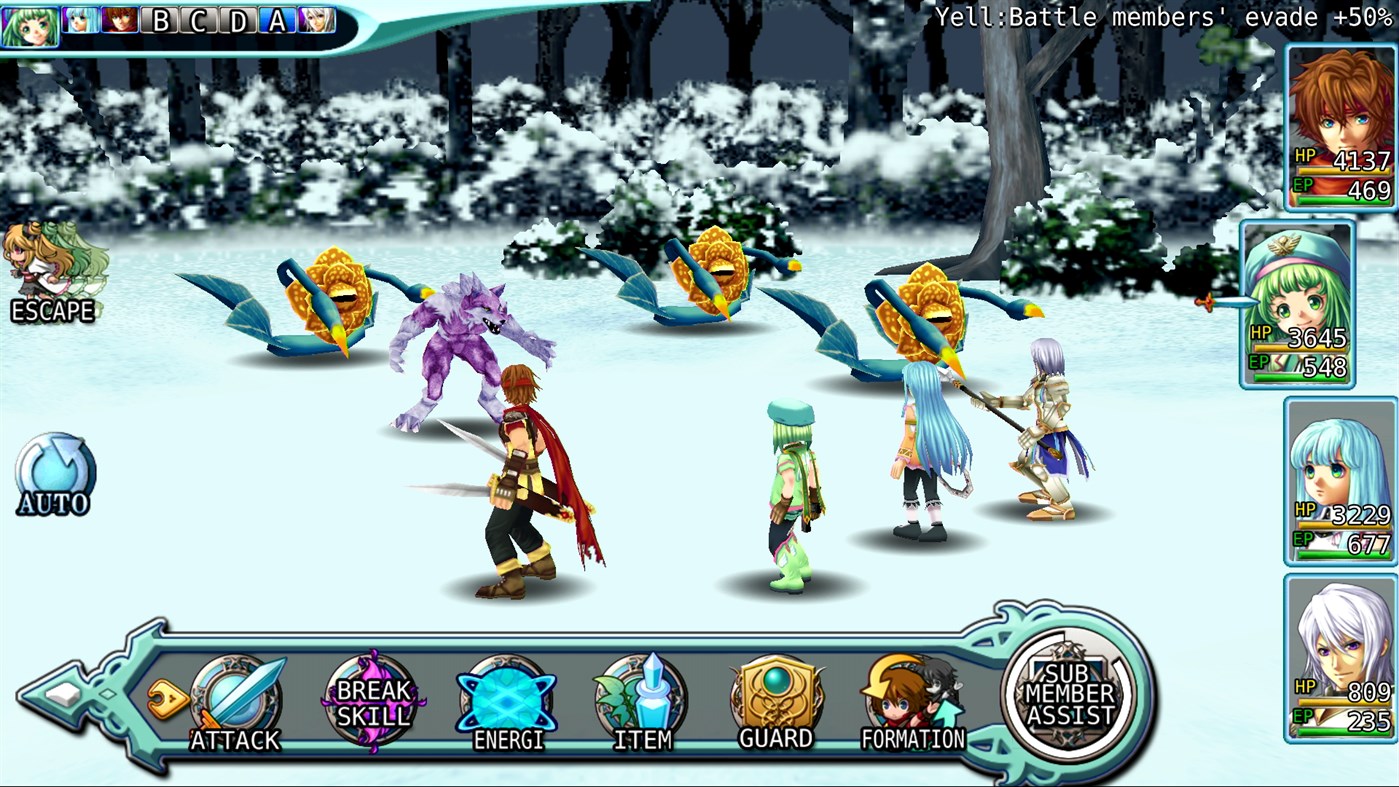Screen dimensions: 1399x787
Task: Activate the Sub Member Assist icon
Action: coord(1068,690)
